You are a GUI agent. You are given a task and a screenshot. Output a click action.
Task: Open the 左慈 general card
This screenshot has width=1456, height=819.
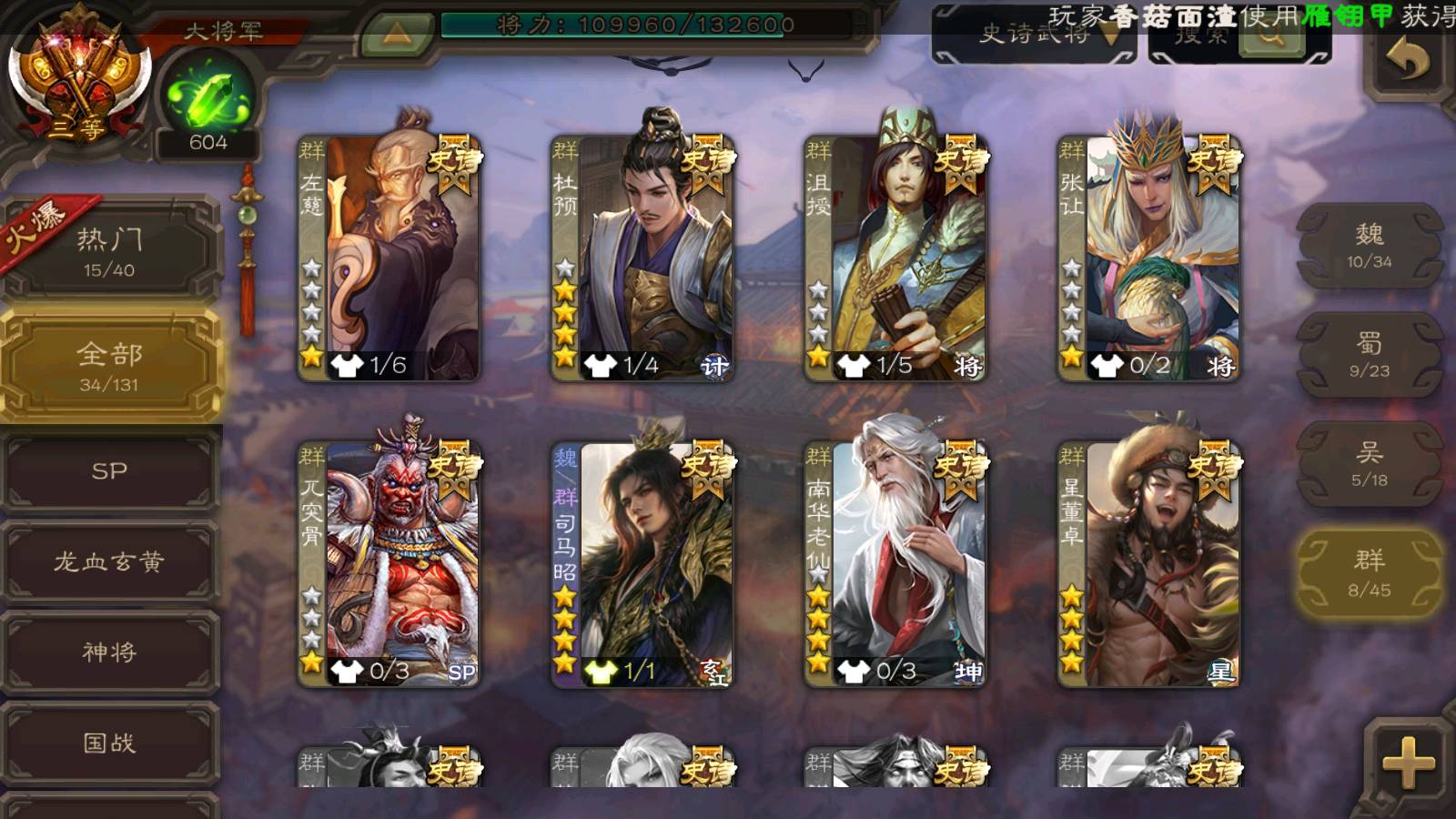click(389, 258)
